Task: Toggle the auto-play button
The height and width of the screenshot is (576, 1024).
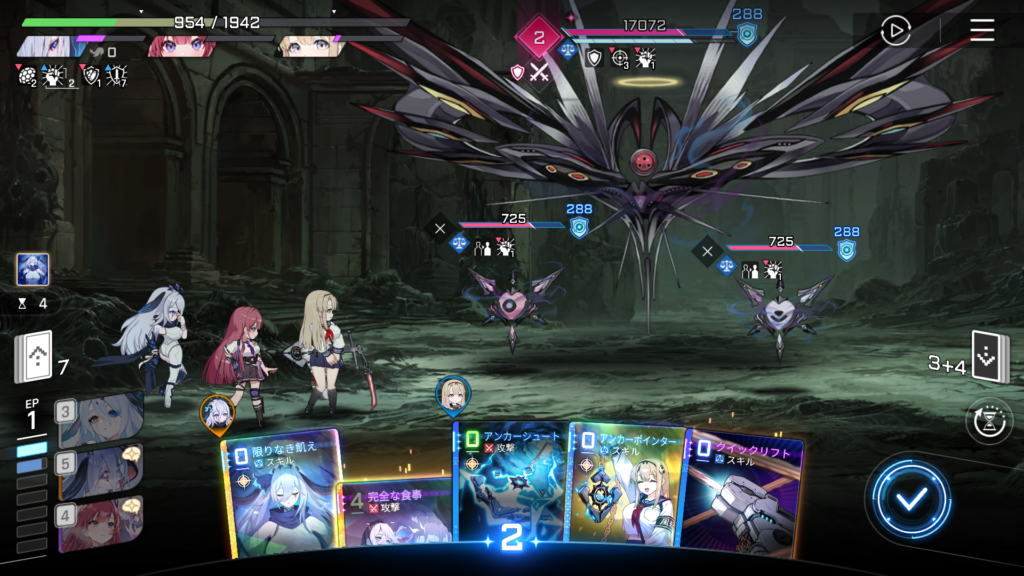Action: pos(895,31)
